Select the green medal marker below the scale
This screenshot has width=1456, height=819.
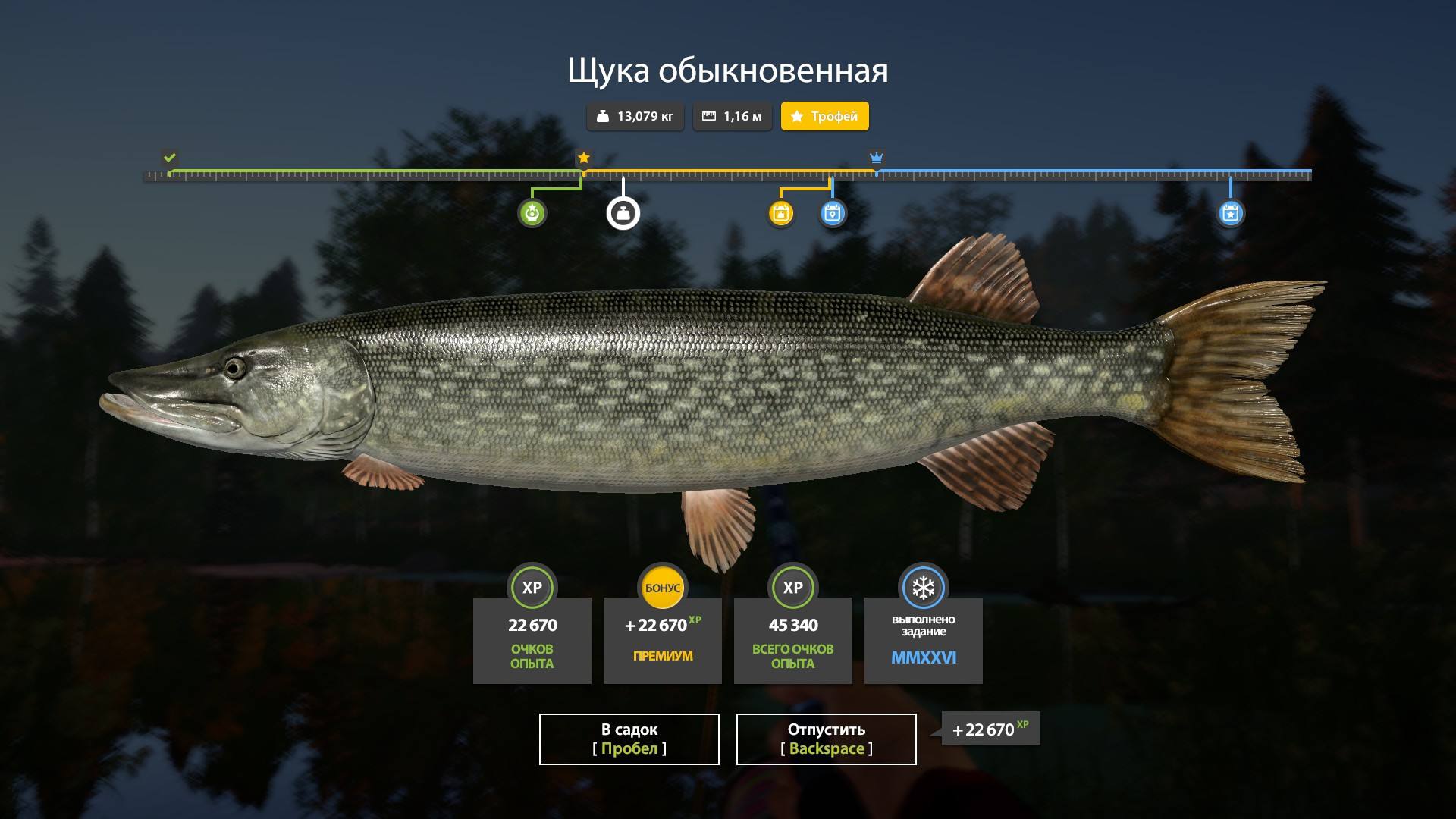532,213
